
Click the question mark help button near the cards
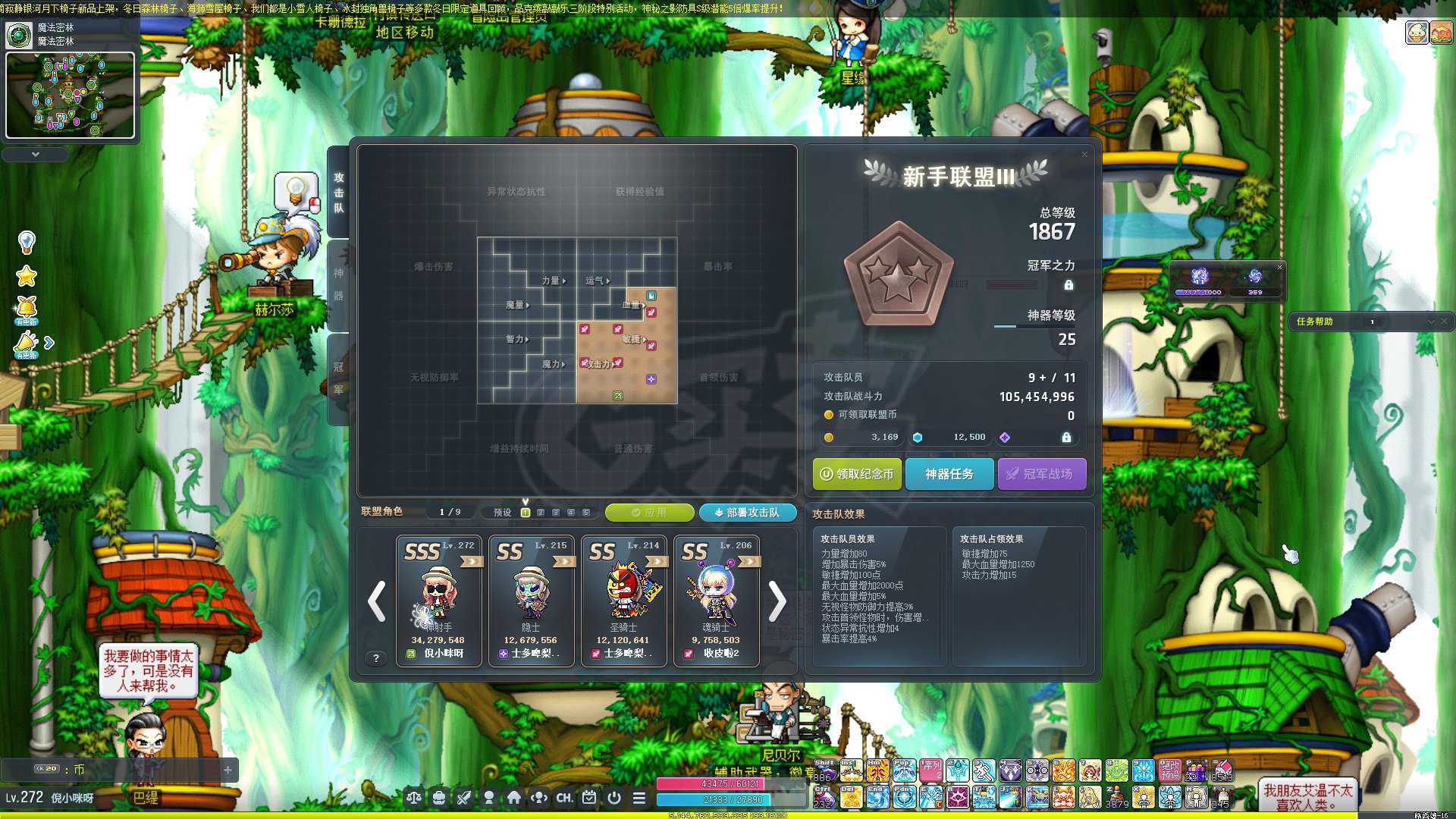(x=376, y=658)
